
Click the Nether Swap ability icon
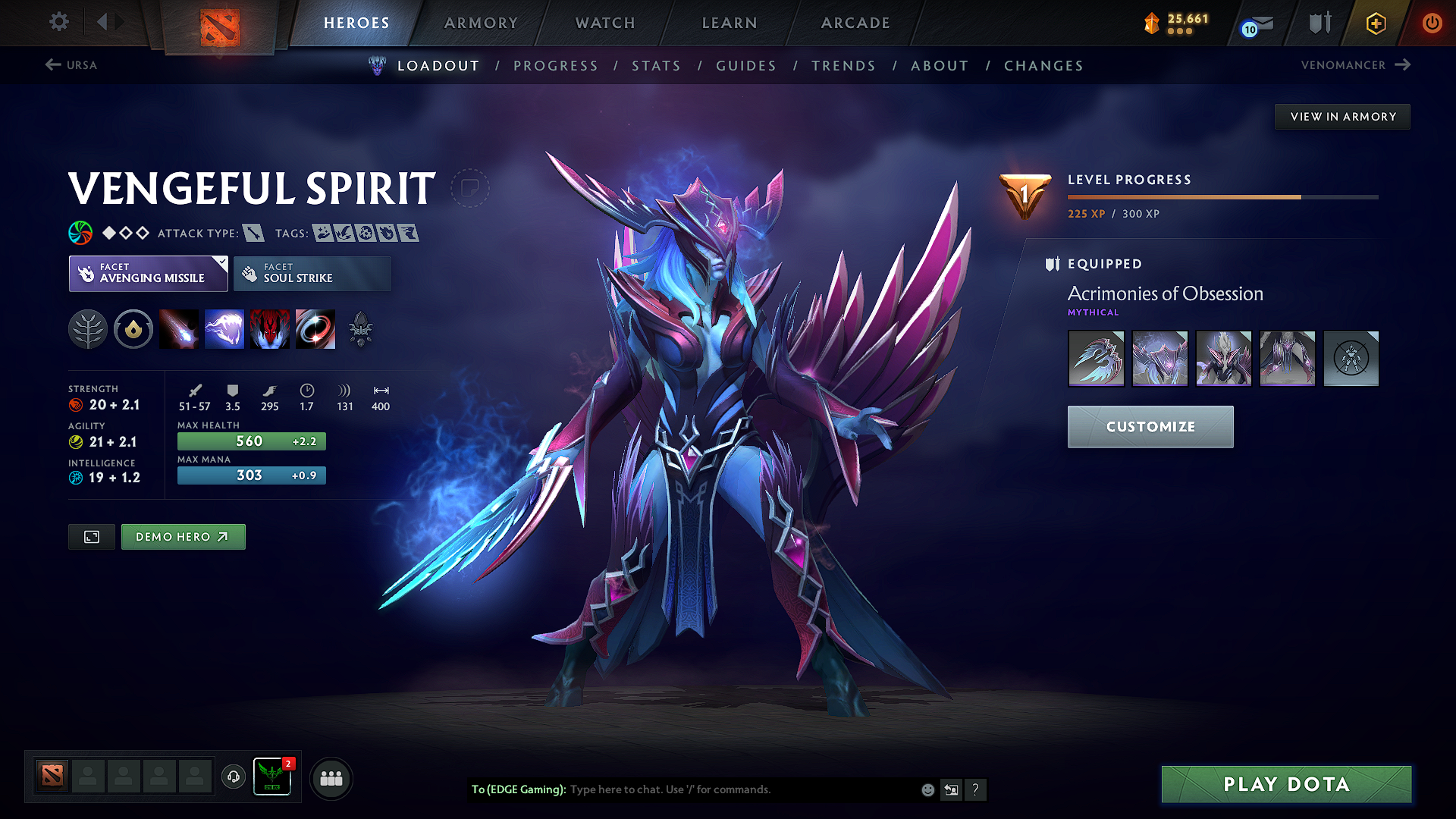point(315,328)
